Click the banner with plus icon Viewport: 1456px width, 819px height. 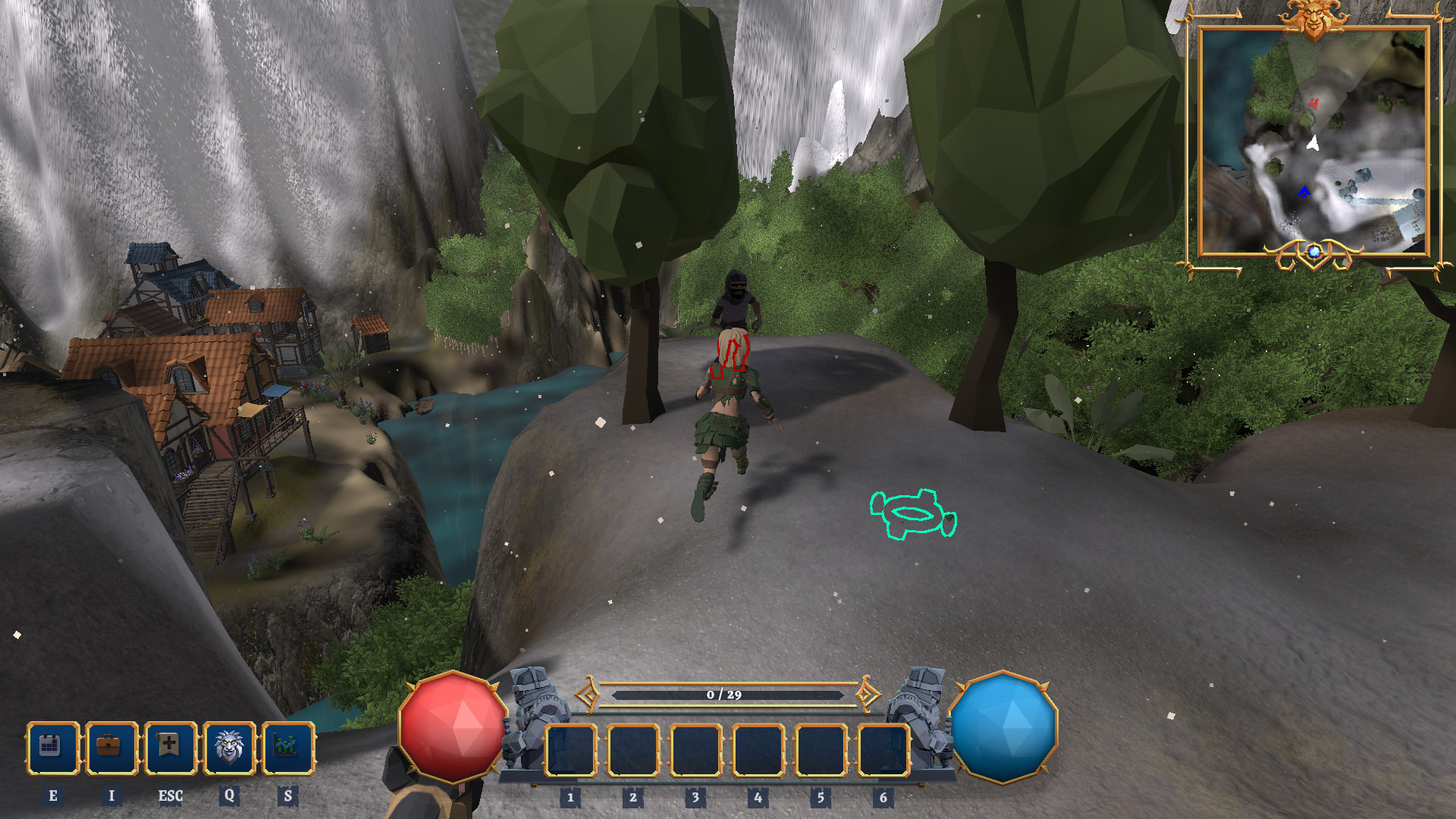(170, 748)
